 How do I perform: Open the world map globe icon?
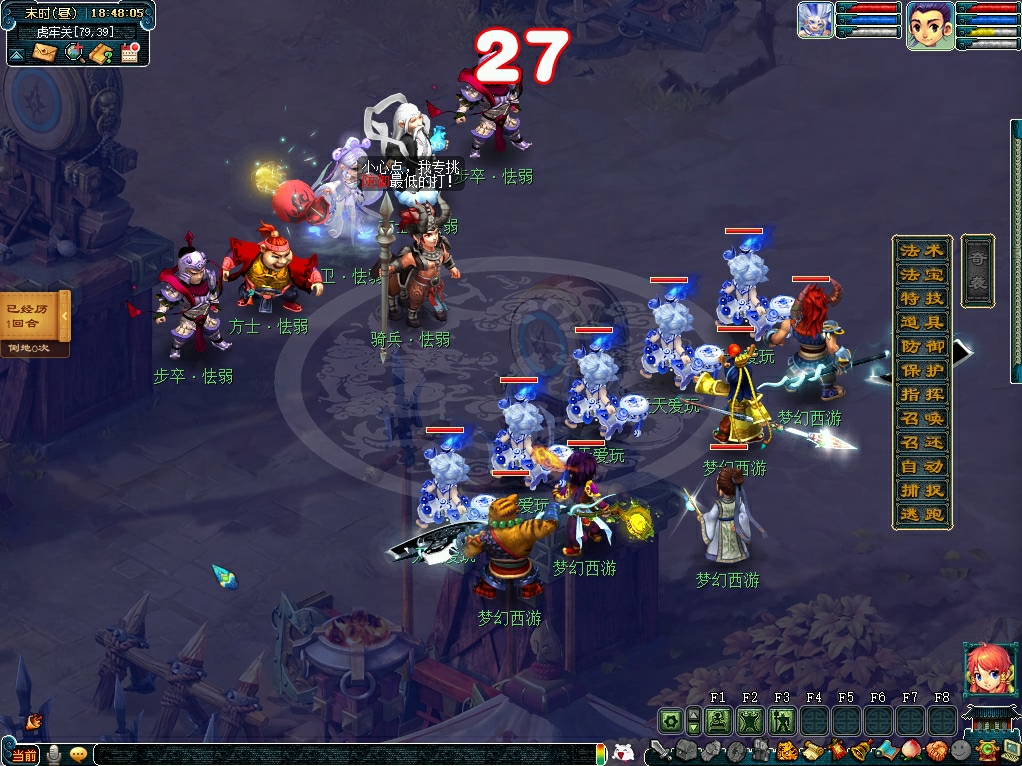[74, 53]
